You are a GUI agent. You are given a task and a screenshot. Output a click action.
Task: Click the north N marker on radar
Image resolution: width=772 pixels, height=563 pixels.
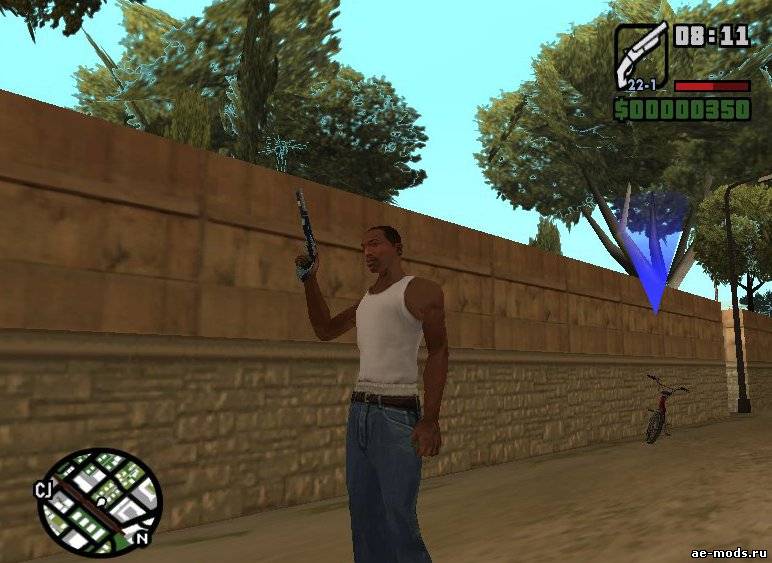(143, 538)
